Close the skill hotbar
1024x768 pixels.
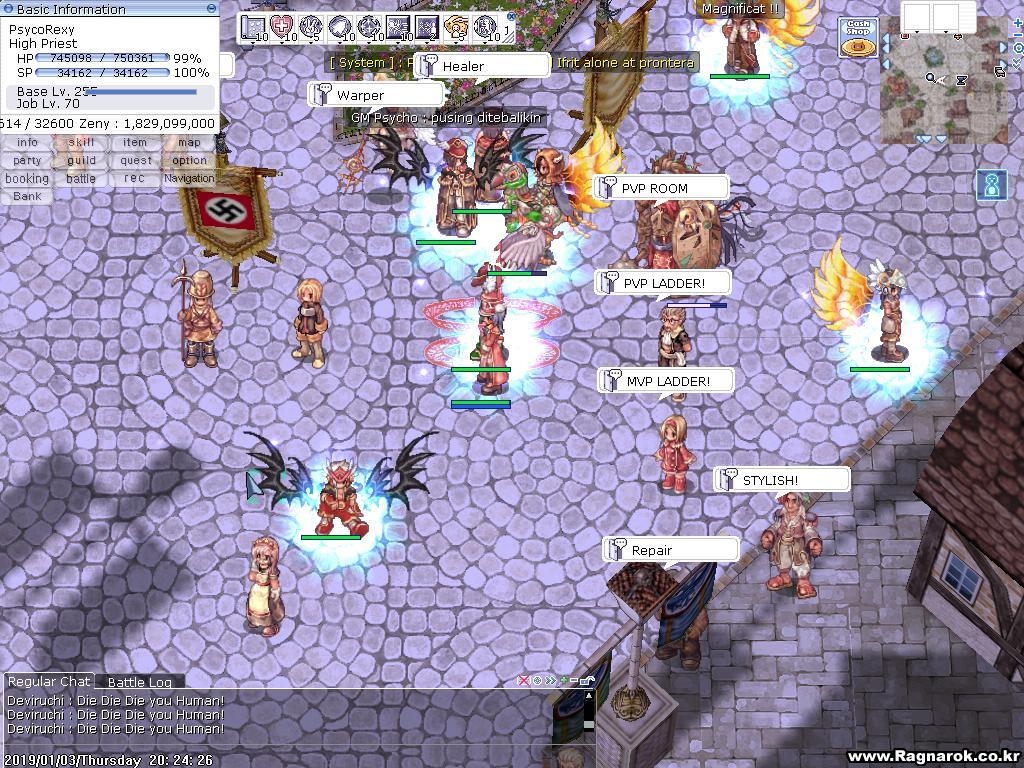pos(511,17)
